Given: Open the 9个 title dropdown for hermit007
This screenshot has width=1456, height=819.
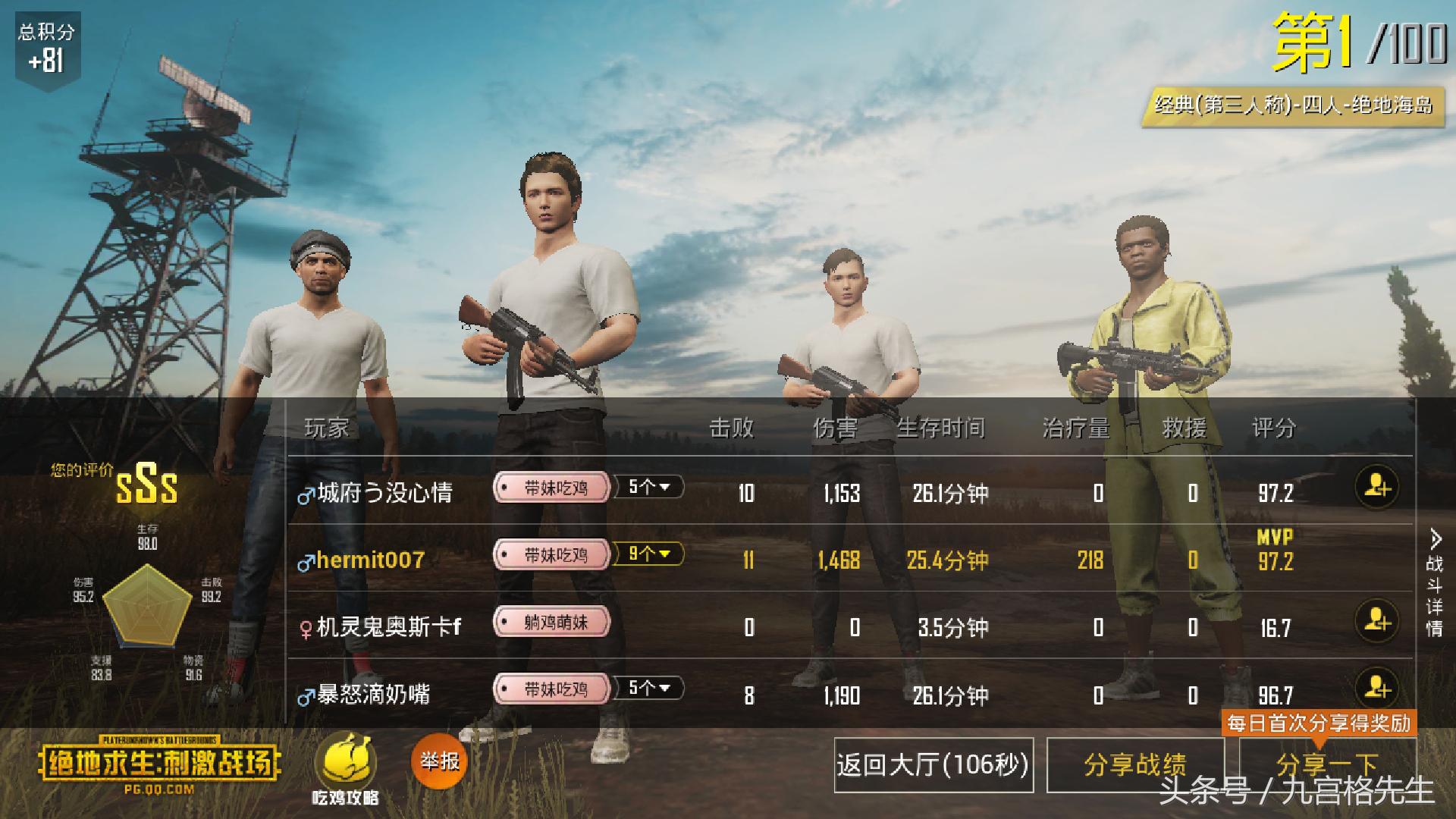Looking at the screenshot, I should coord(649,554).
